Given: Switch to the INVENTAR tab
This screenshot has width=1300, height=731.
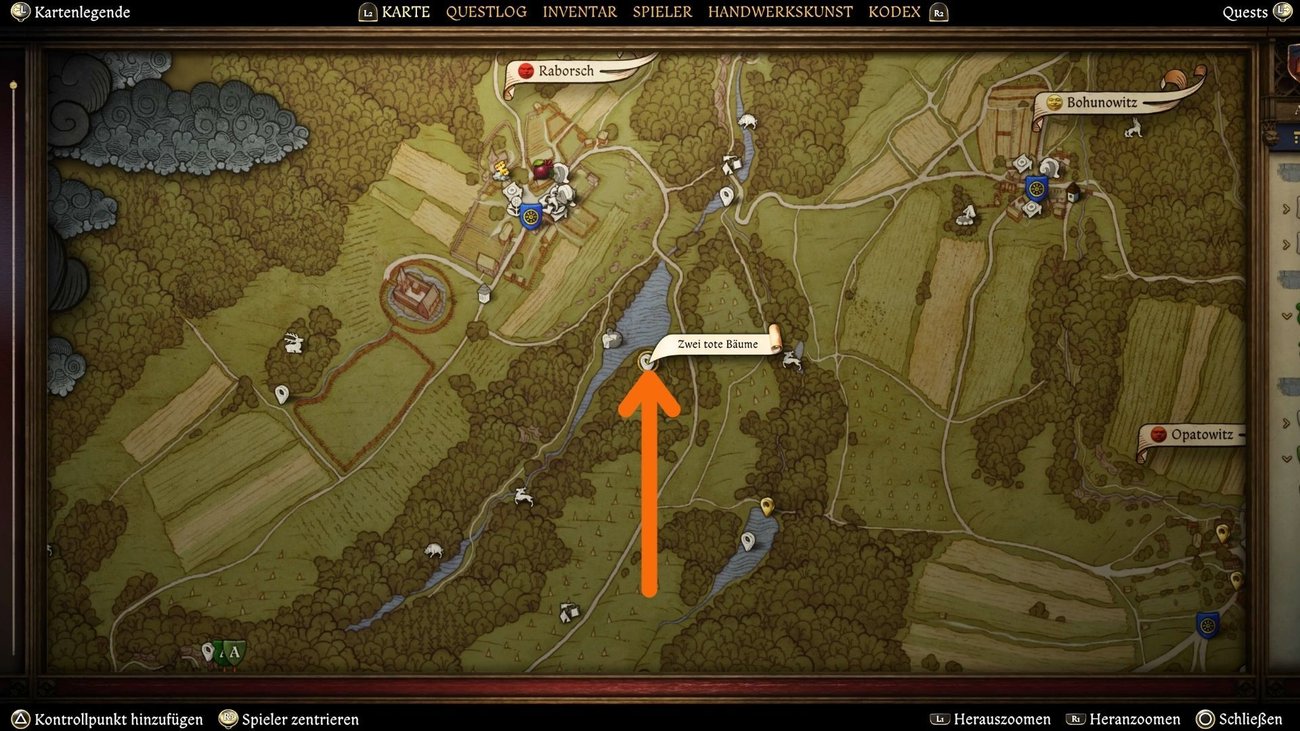Looking at the screenshot, I should (x=578, y=11).
